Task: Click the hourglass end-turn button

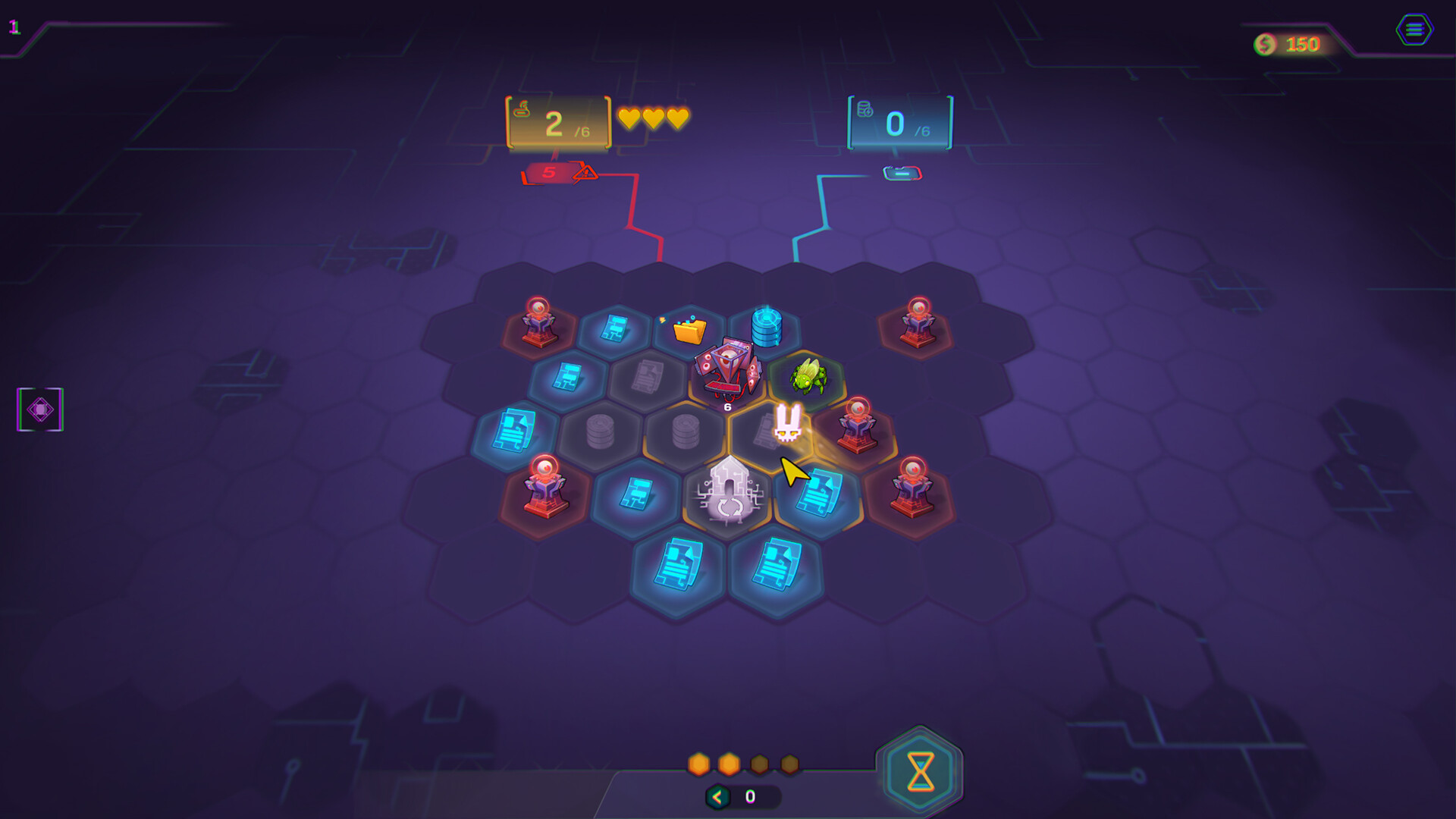Action: pyautogui.click(x=921, y=772)
